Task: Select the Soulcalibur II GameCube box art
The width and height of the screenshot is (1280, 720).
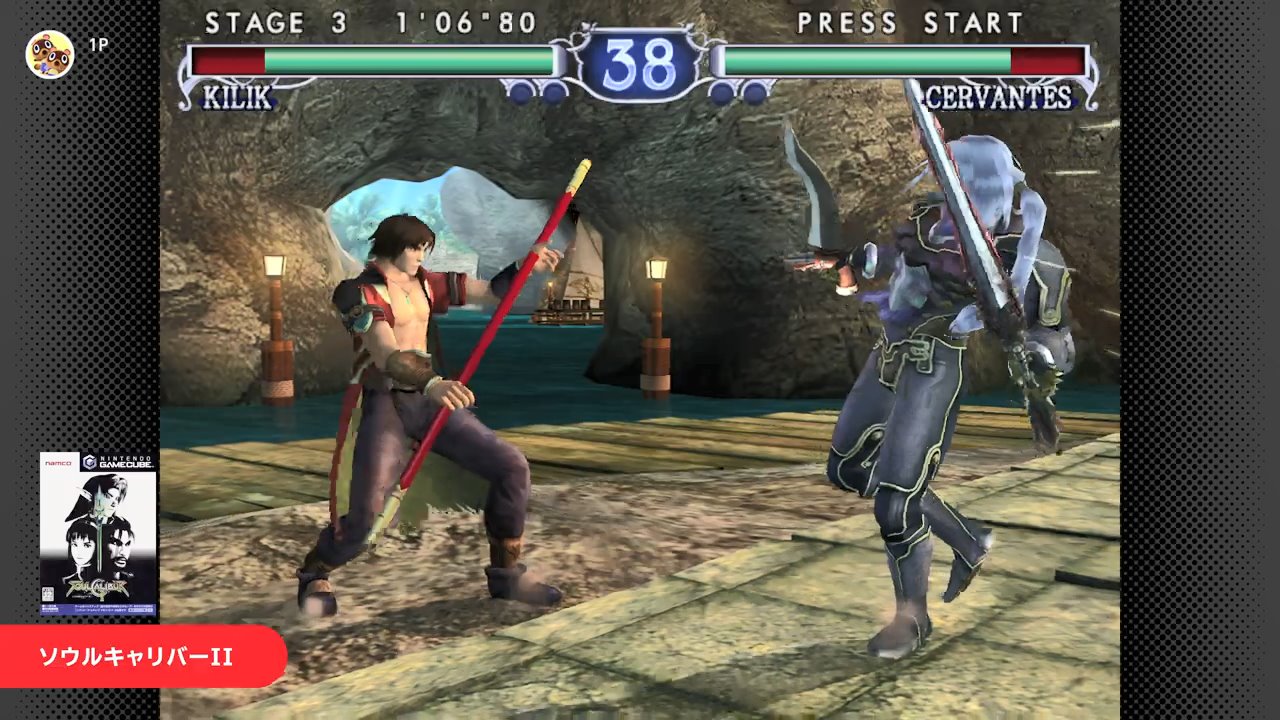Action: pos(98,534)
